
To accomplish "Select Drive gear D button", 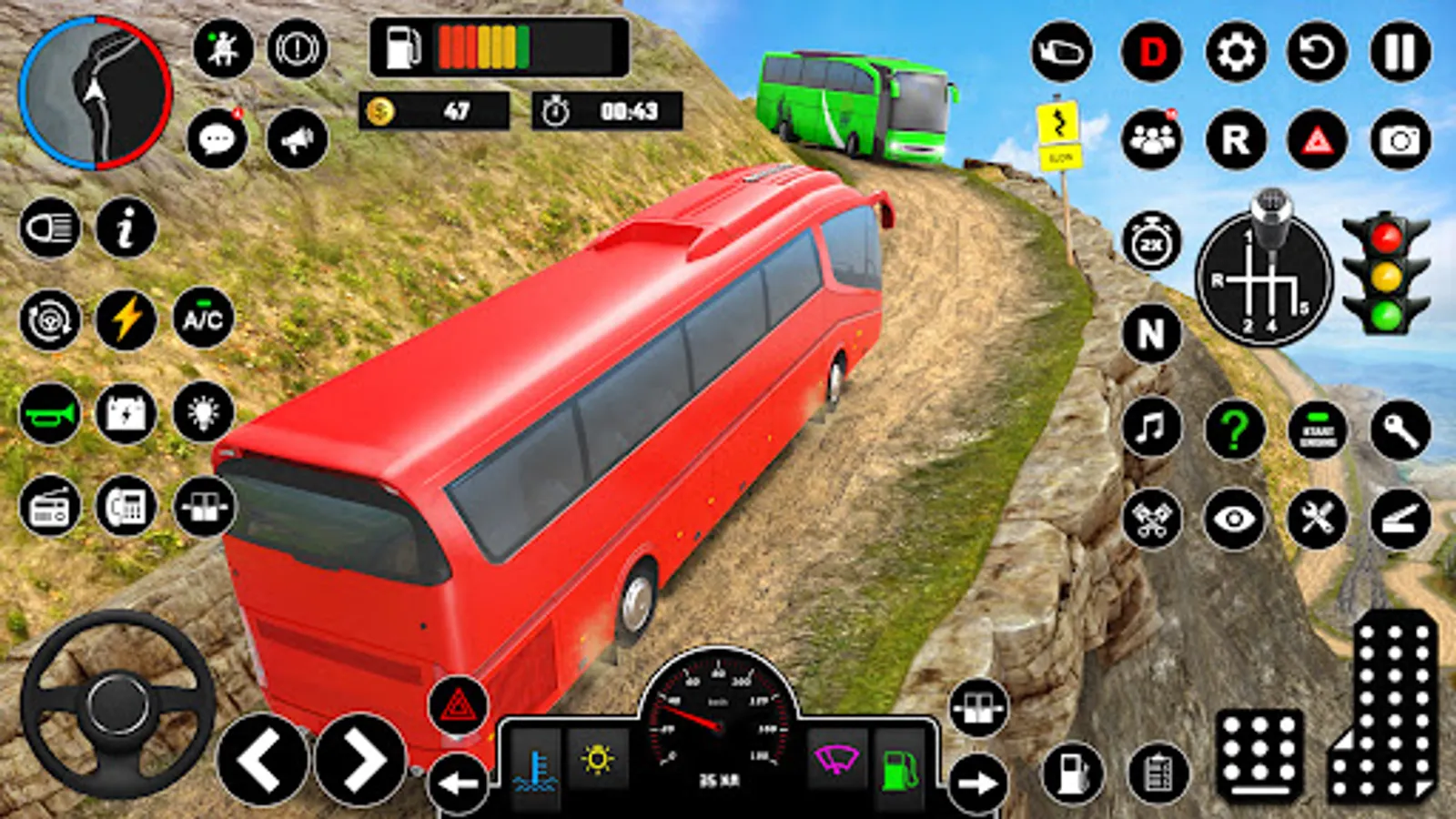I will point(1151,52).
